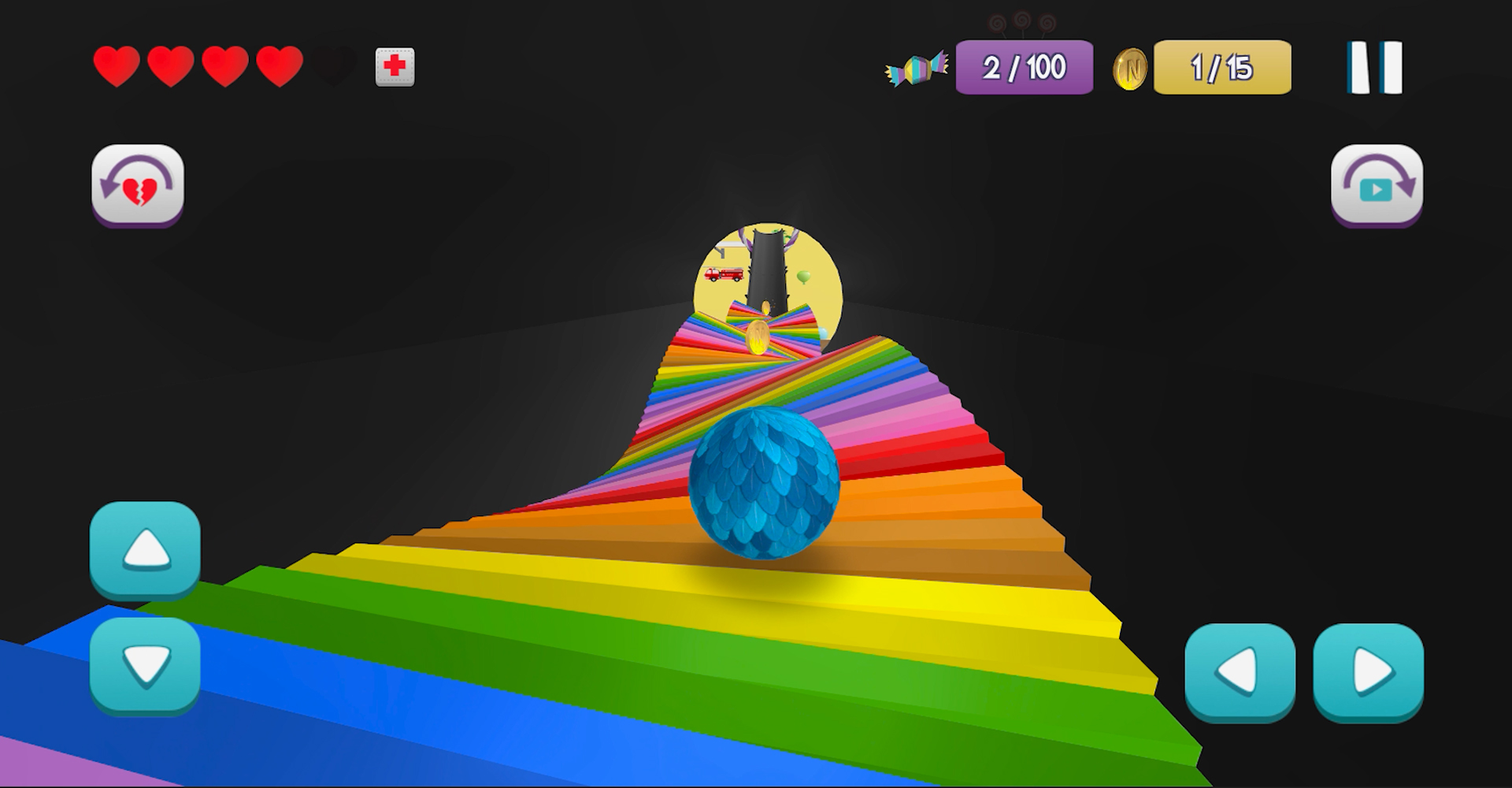This screenshot has width=1512, height=788.
Task: Tap the down arrow movement button
Action: (146, 665)
